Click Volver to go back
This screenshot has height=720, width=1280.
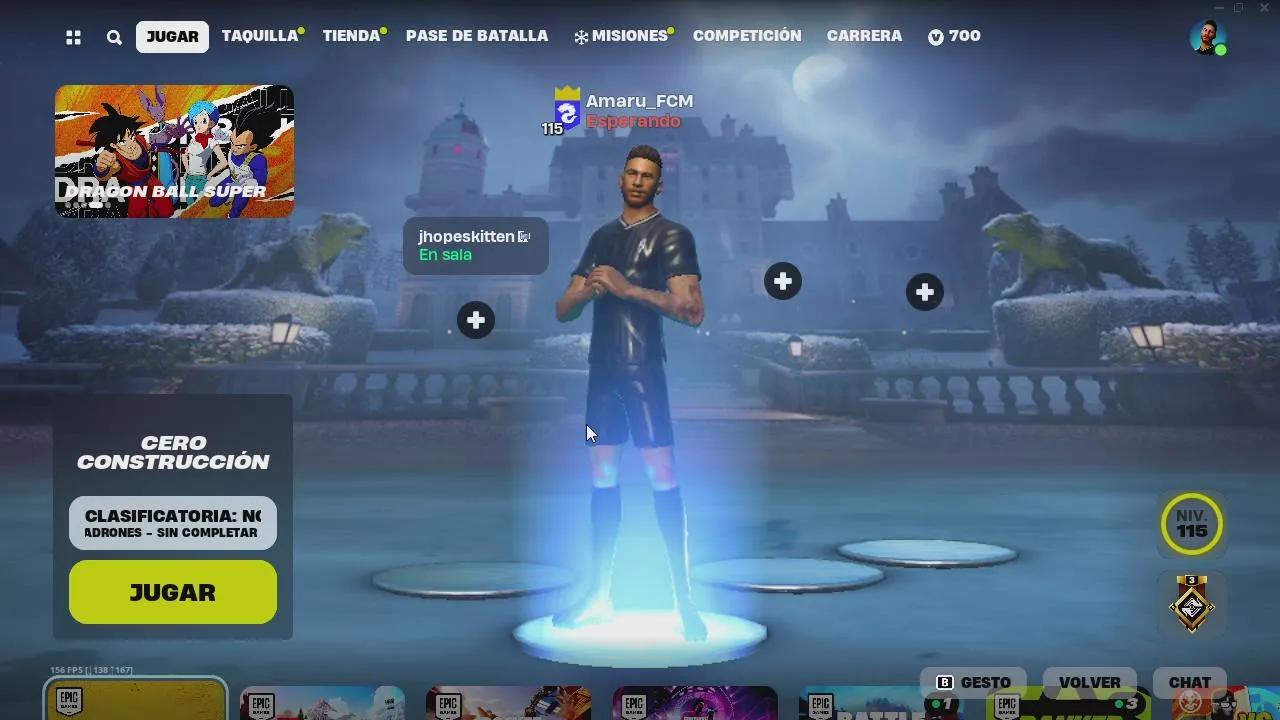coord(1091,681)
